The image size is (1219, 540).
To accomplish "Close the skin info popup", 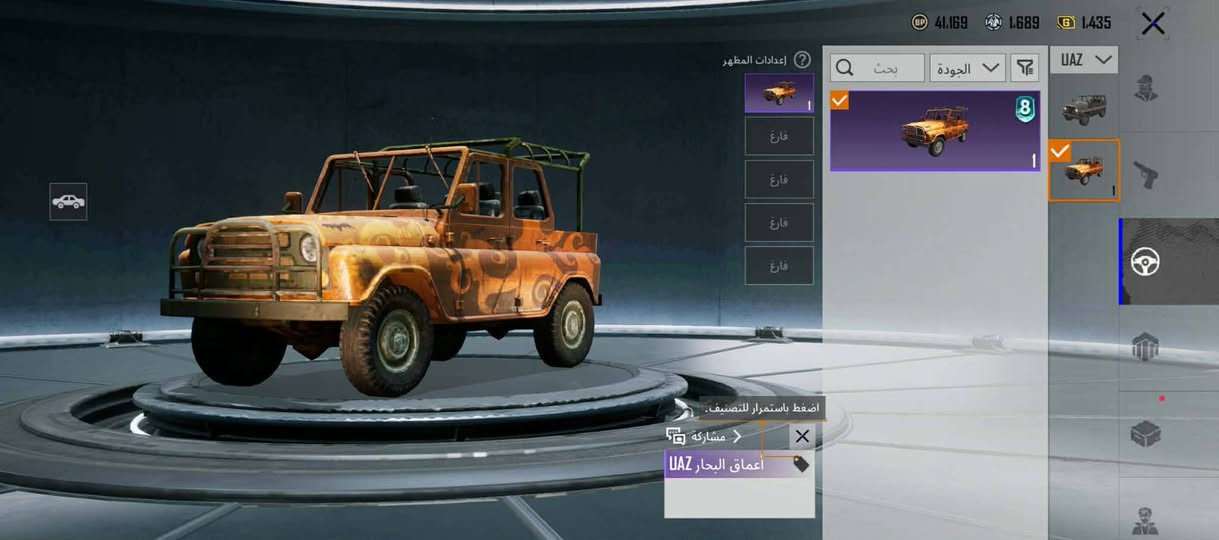I will pos(802,436).
